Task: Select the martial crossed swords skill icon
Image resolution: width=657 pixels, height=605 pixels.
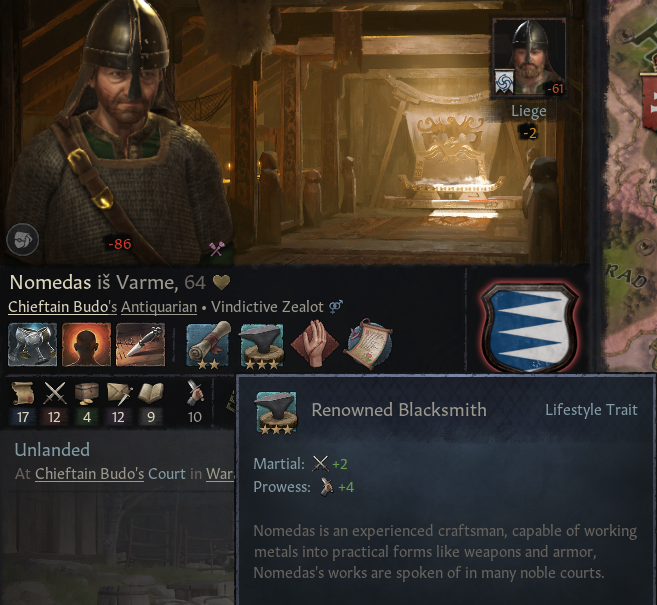Action: (55, 394)
